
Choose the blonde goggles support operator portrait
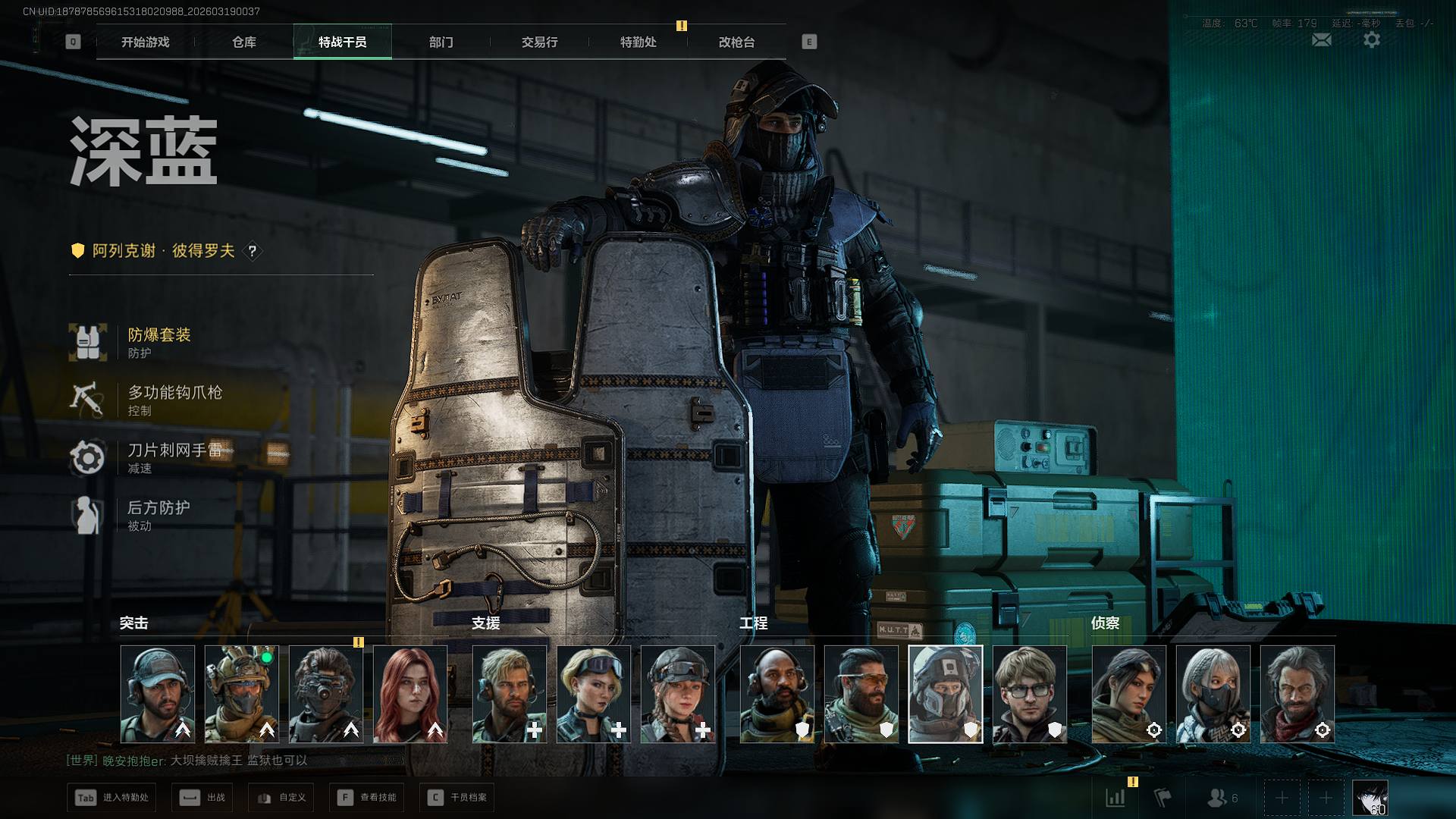coord(594,694)
